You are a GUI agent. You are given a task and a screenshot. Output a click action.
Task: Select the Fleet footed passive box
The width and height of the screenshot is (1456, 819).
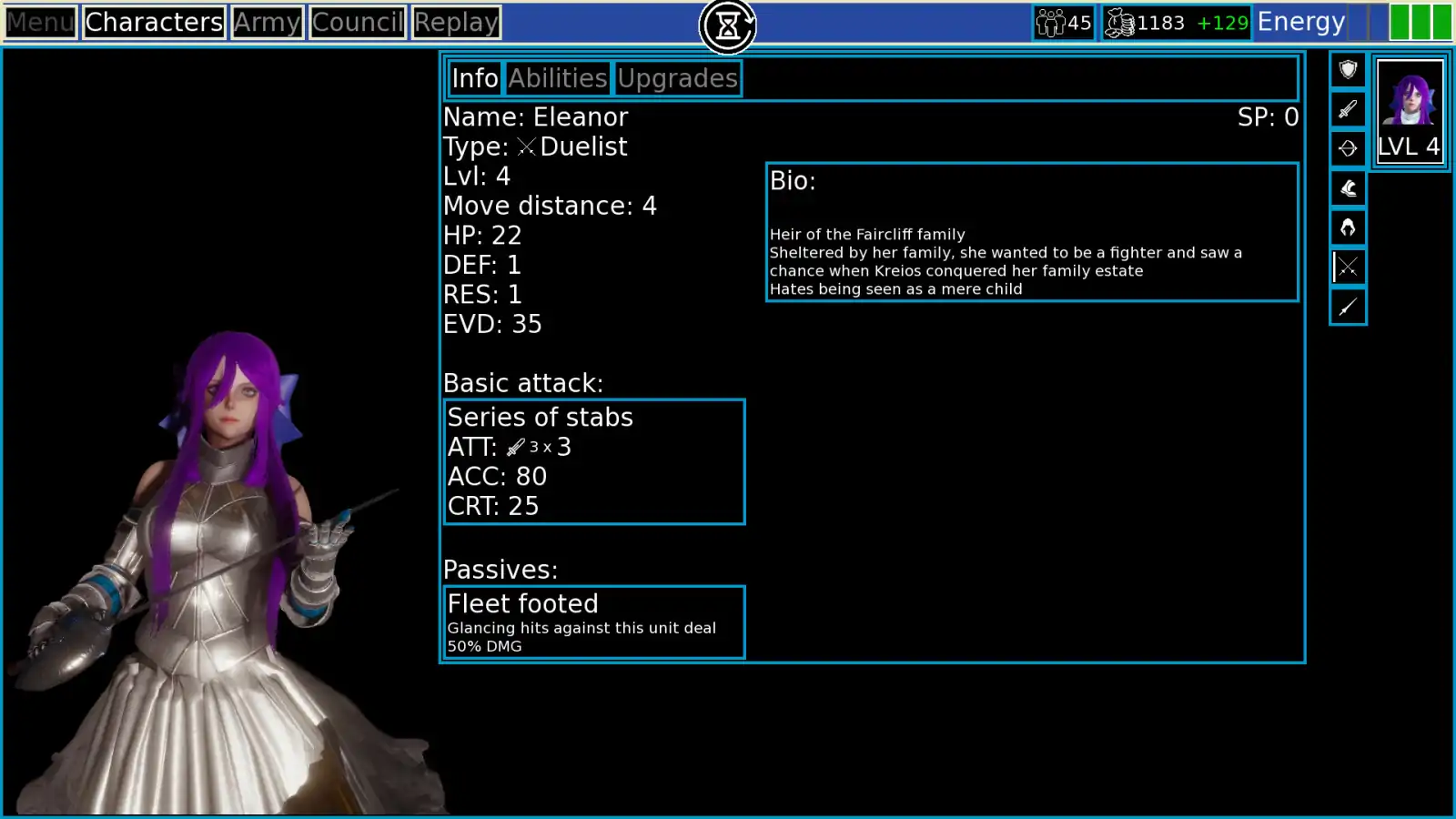594,622
